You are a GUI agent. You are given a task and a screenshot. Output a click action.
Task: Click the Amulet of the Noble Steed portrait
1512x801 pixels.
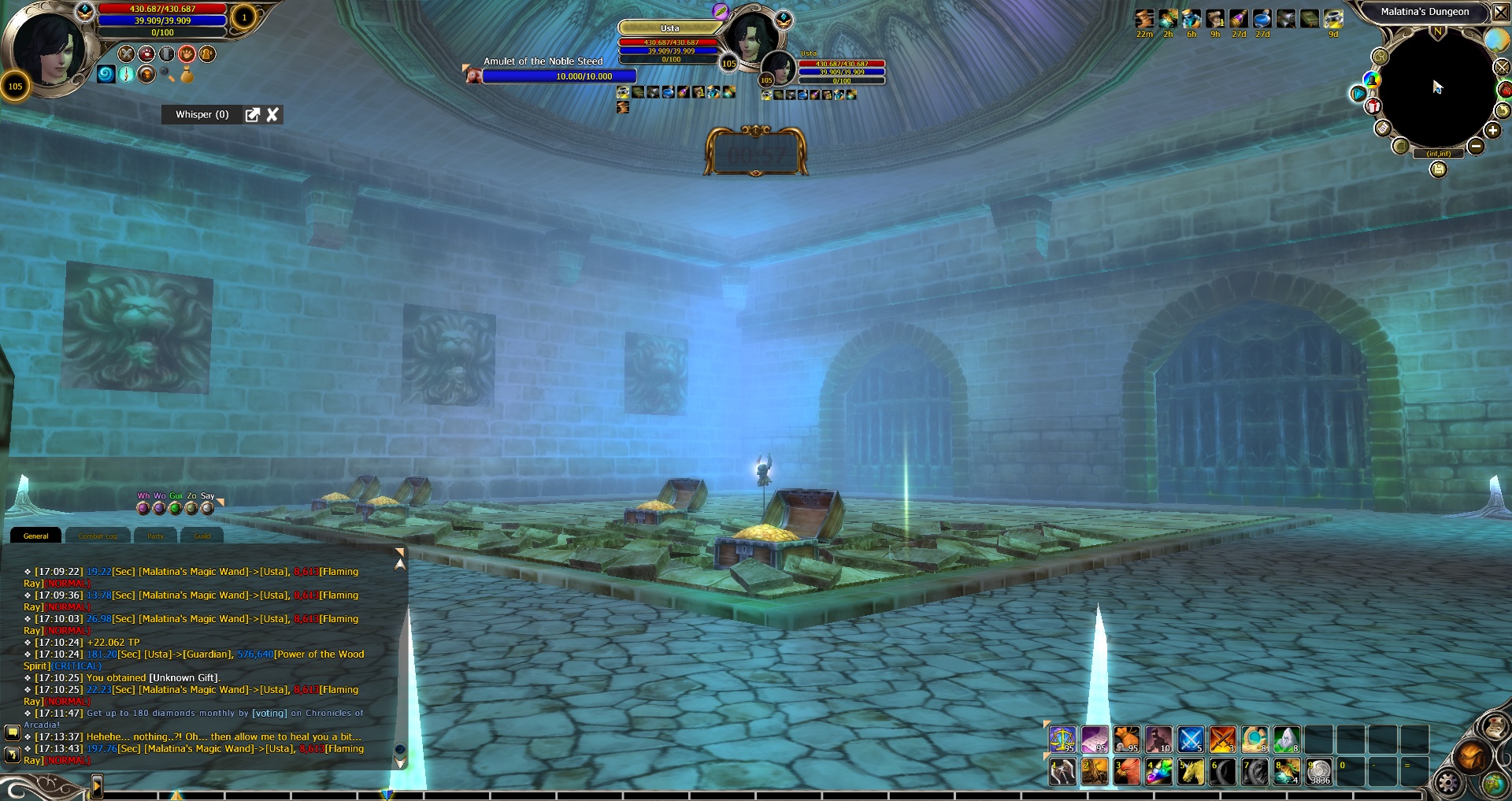pos(472,74)
